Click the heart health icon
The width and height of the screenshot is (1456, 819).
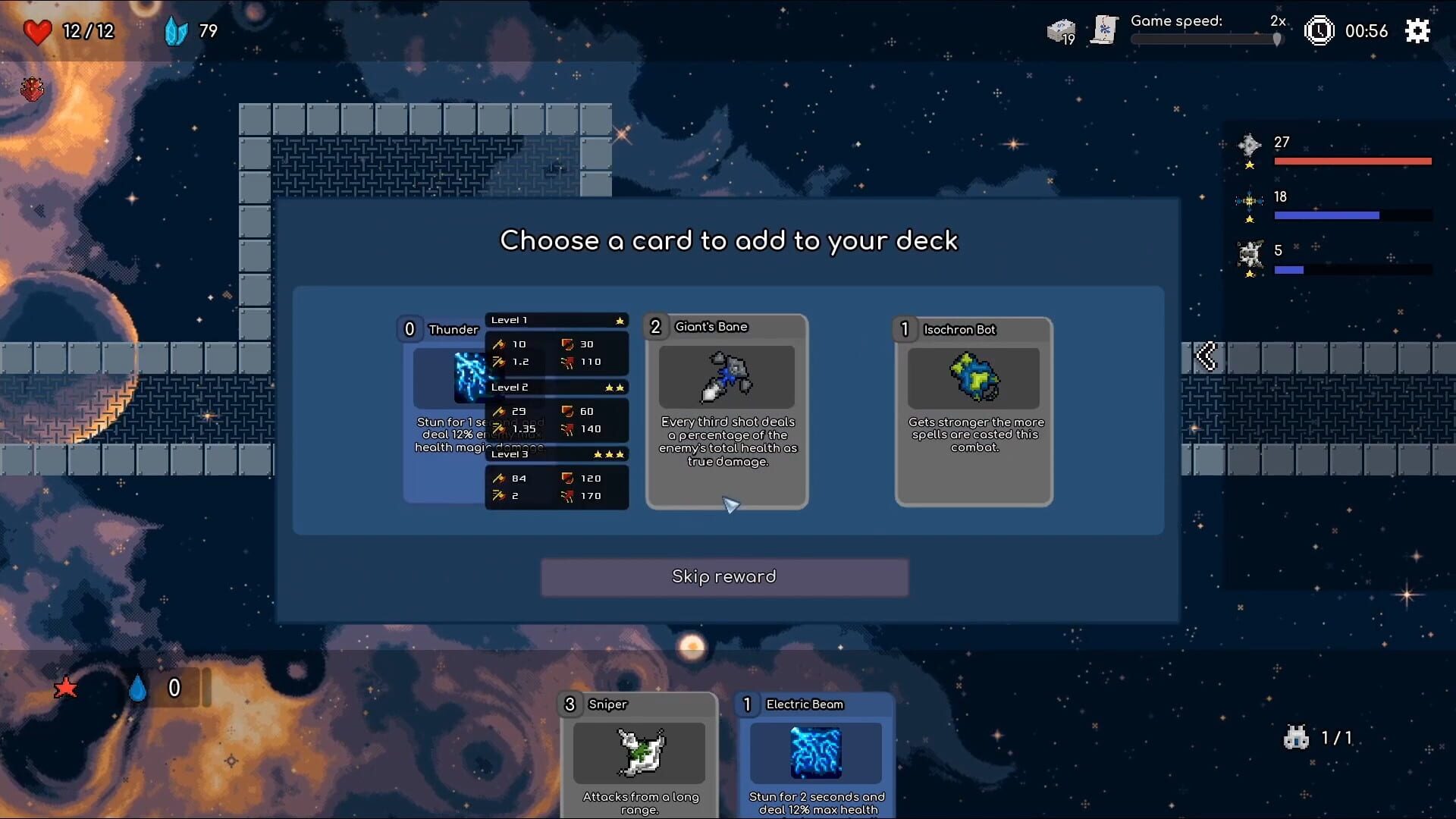pyautogui.click(x=38, y=31)
